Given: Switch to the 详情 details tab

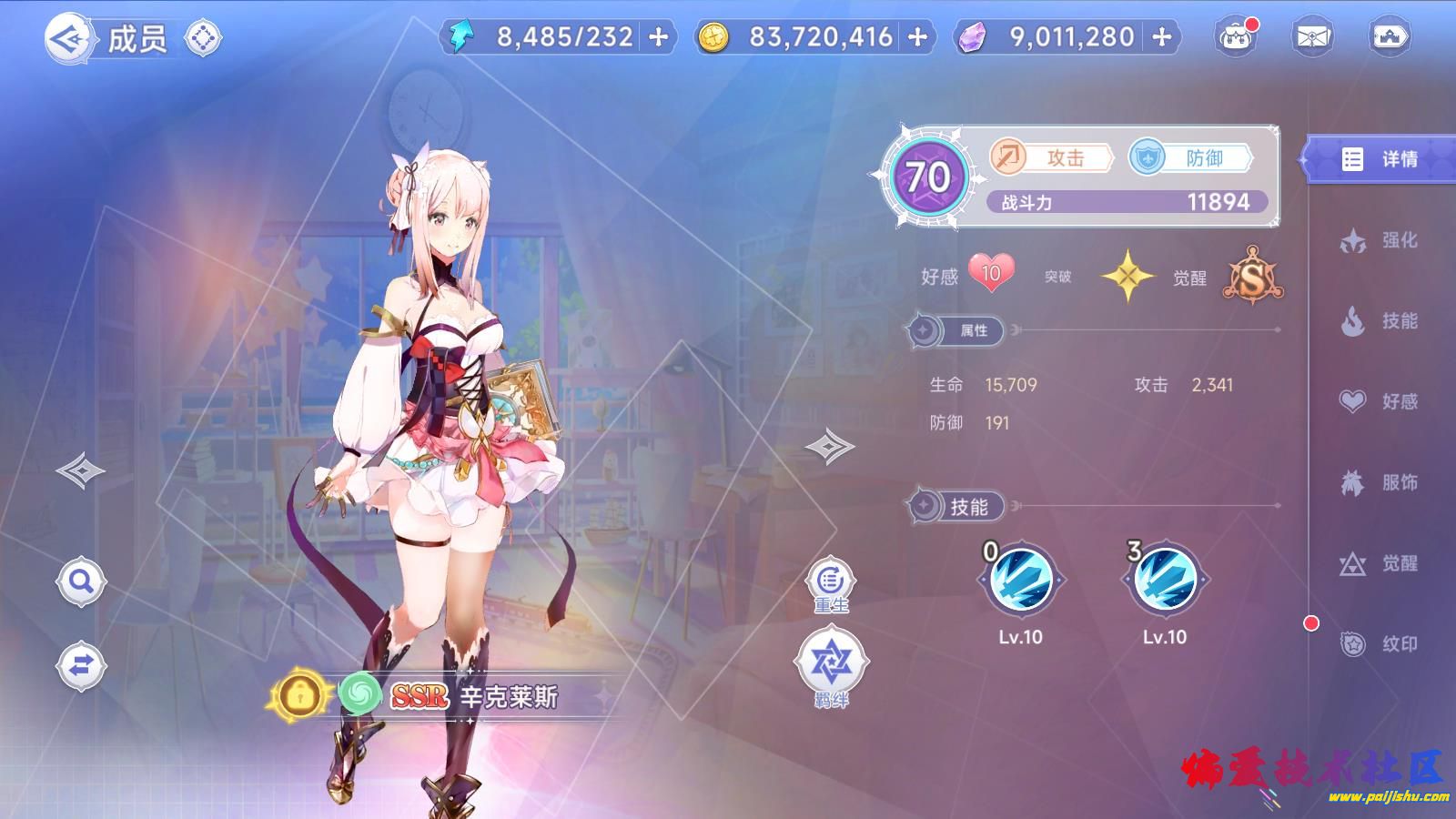Looking at the screenshot, I should (x=1380, y=159).
